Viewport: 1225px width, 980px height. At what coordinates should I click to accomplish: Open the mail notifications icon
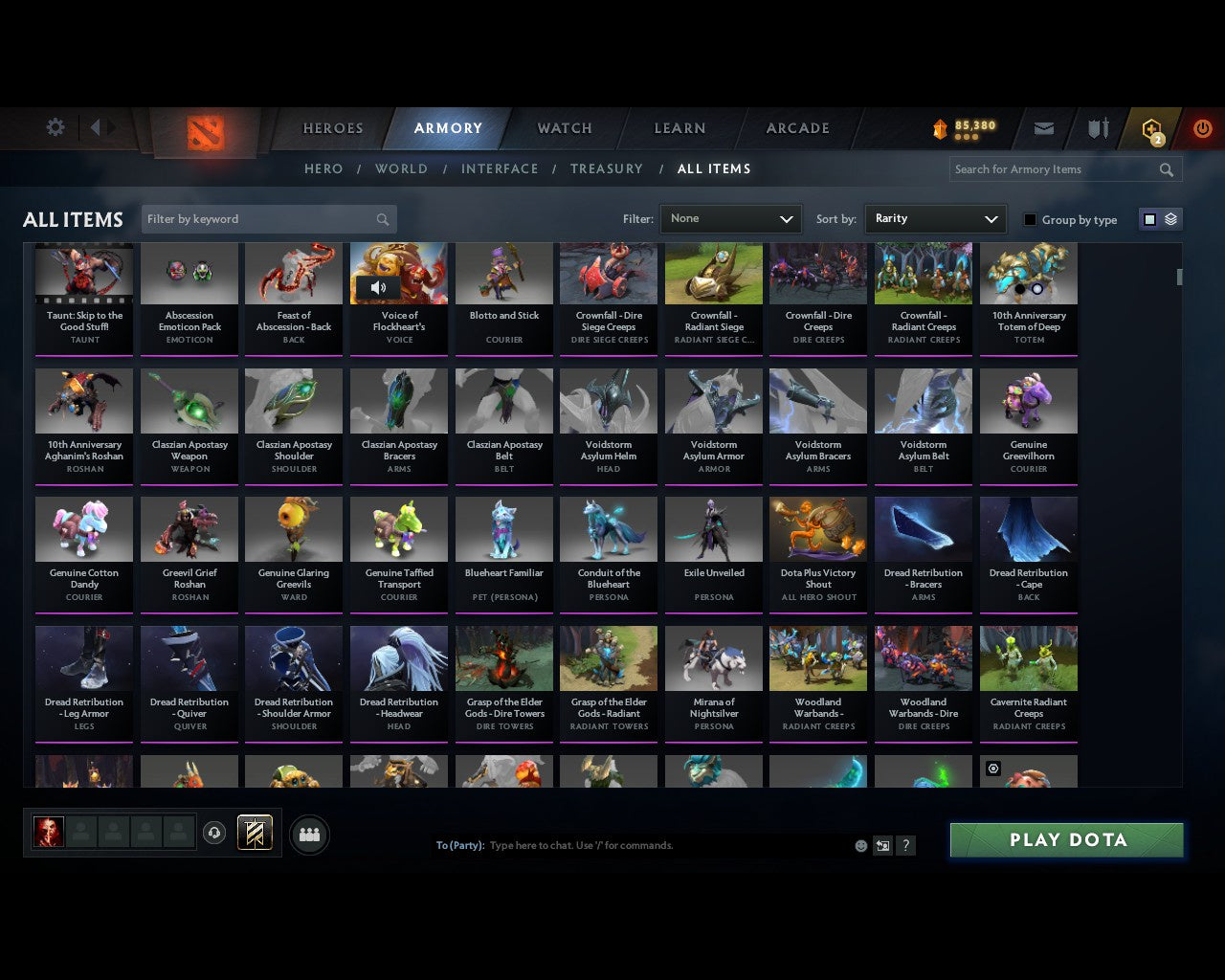pyautogui.click(x=1043, y=127)
